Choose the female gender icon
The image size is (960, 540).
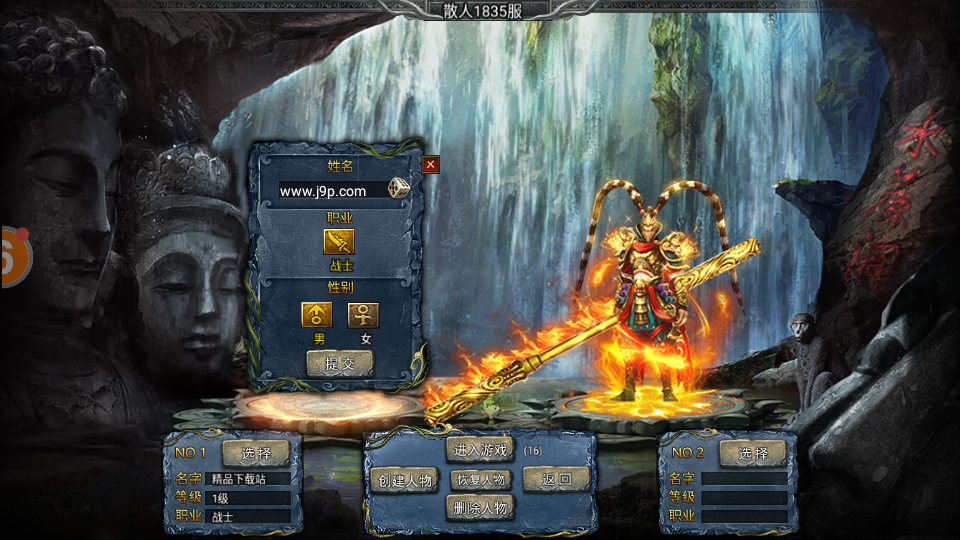click(x=363, y=315)
